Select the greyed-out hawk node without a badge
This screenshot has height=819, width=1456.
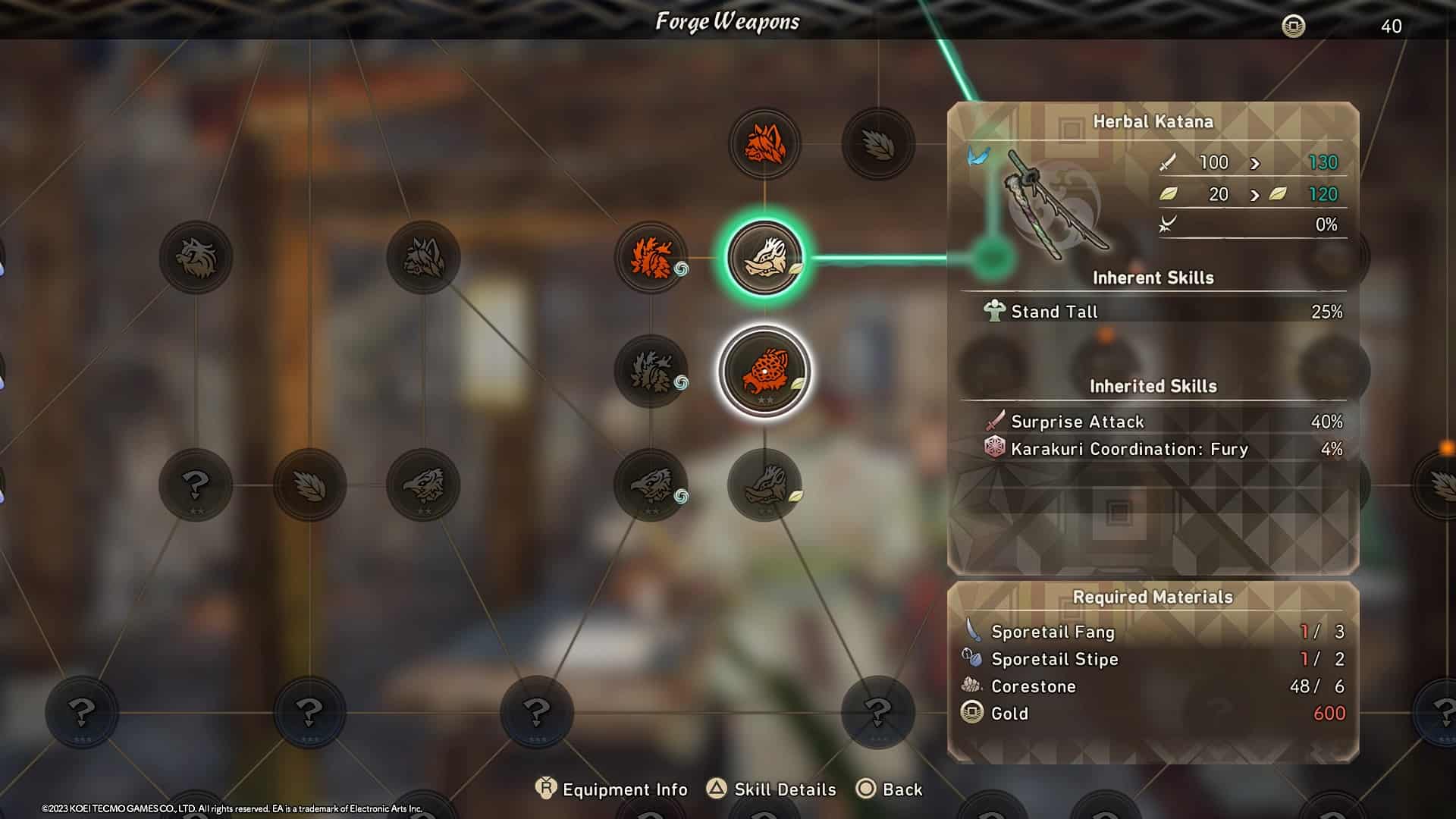tap(423, 485)
